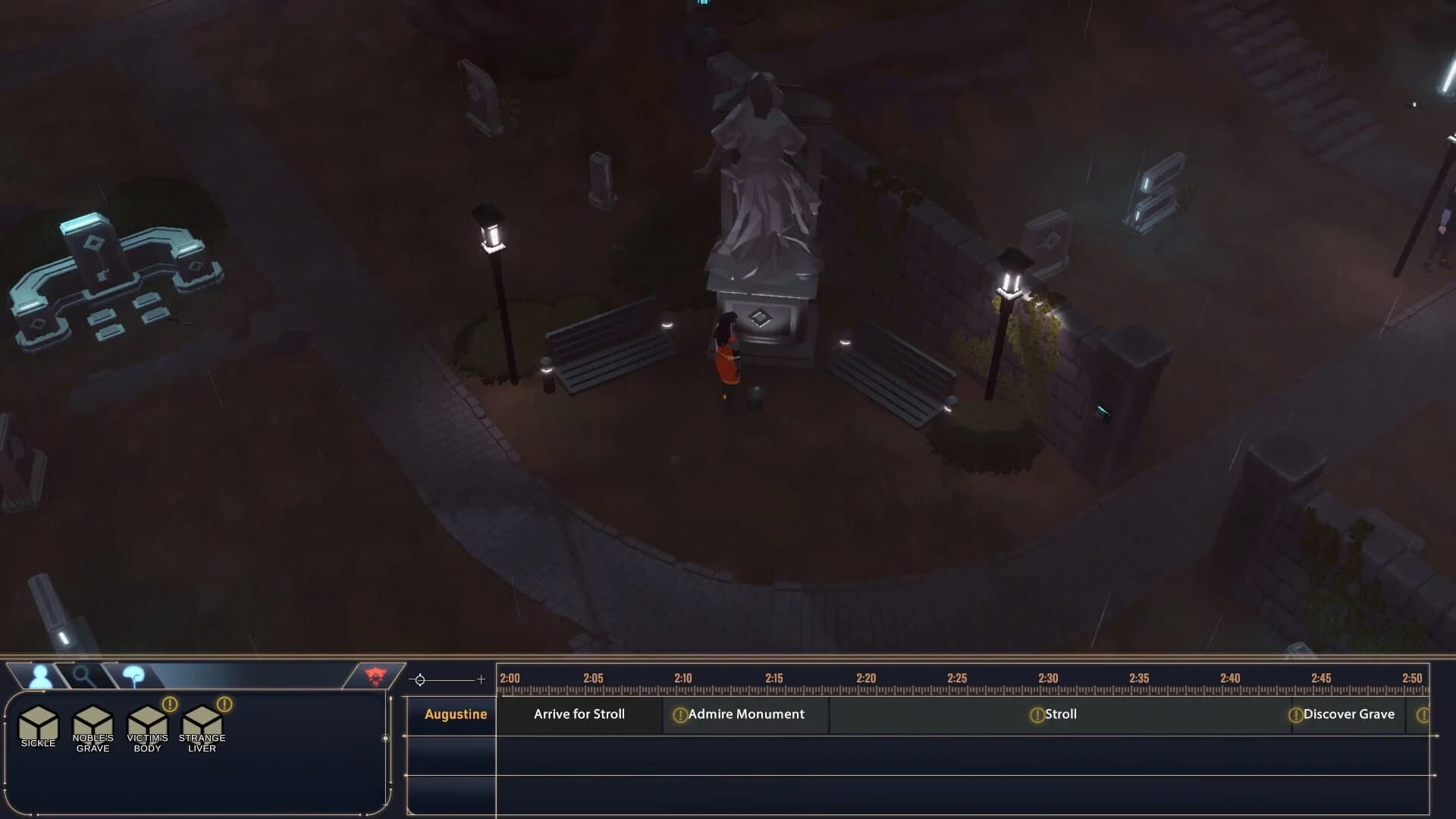Click Augustine's name in the timeline
Image resolution: width=1456 pixels, height=819 pixels.
[455, 714]
